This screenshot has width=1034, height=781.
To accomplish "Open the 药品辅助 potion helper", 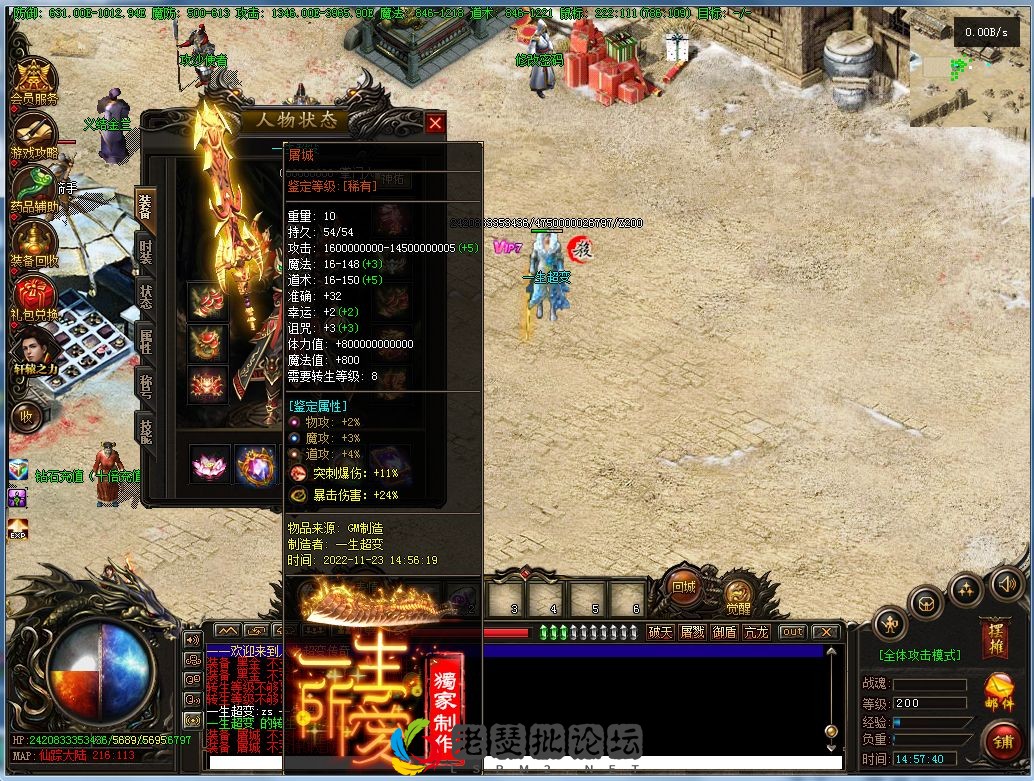I will click(x=35, y=187).
